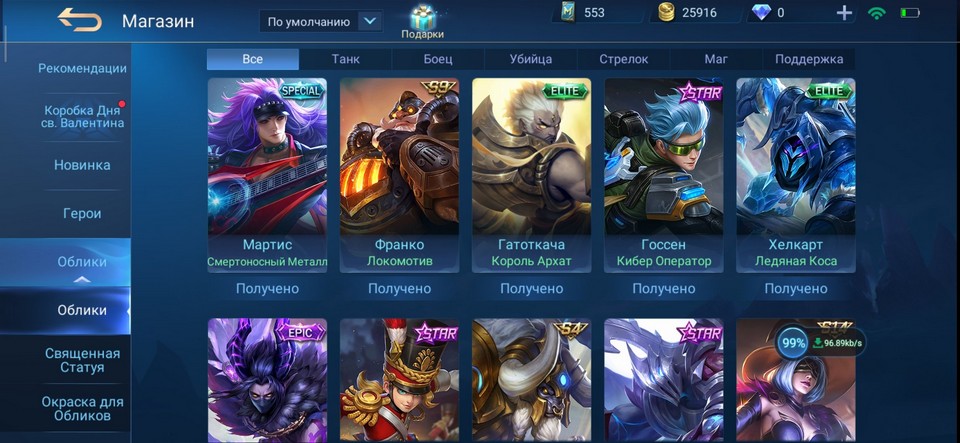Filter skins by Маг class
Viewport: 960px width, 443px height.
(x=716, y=59)
